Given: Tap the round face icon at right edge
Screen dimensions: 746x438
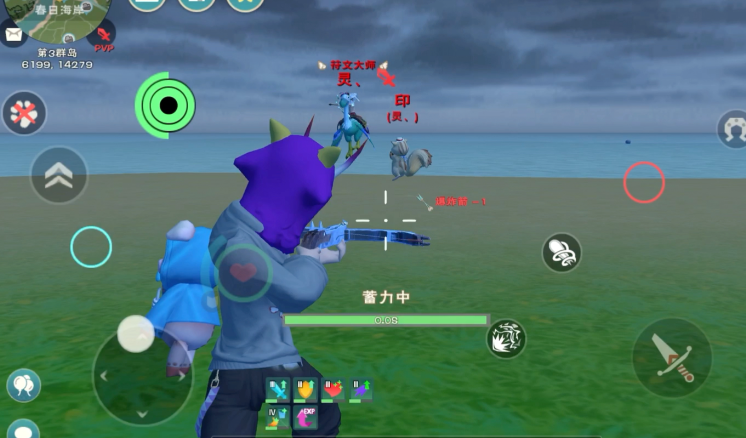Looking at the screenshot, I should 733,129.
